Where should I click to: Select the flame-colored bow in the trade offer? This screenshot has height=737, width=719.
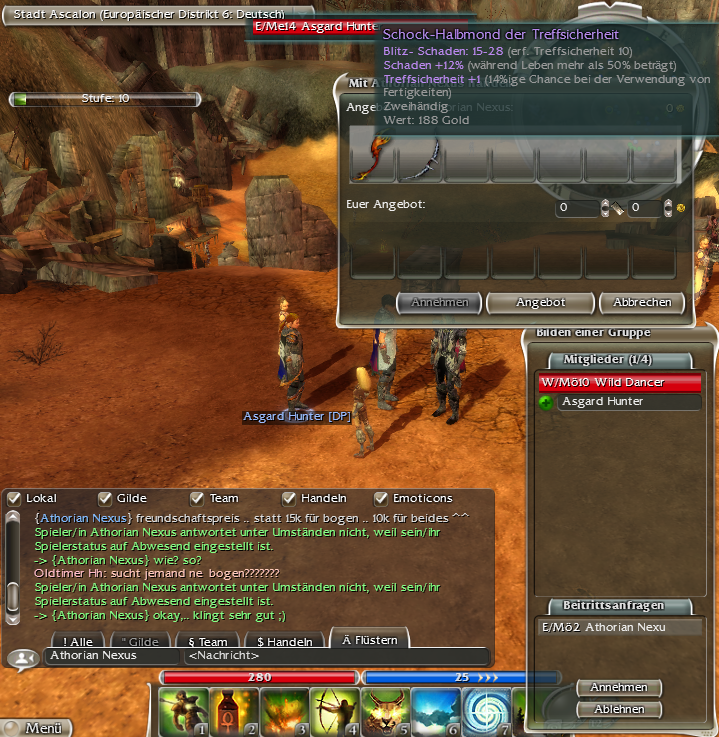pyautogui.click(x=373, y=158)
